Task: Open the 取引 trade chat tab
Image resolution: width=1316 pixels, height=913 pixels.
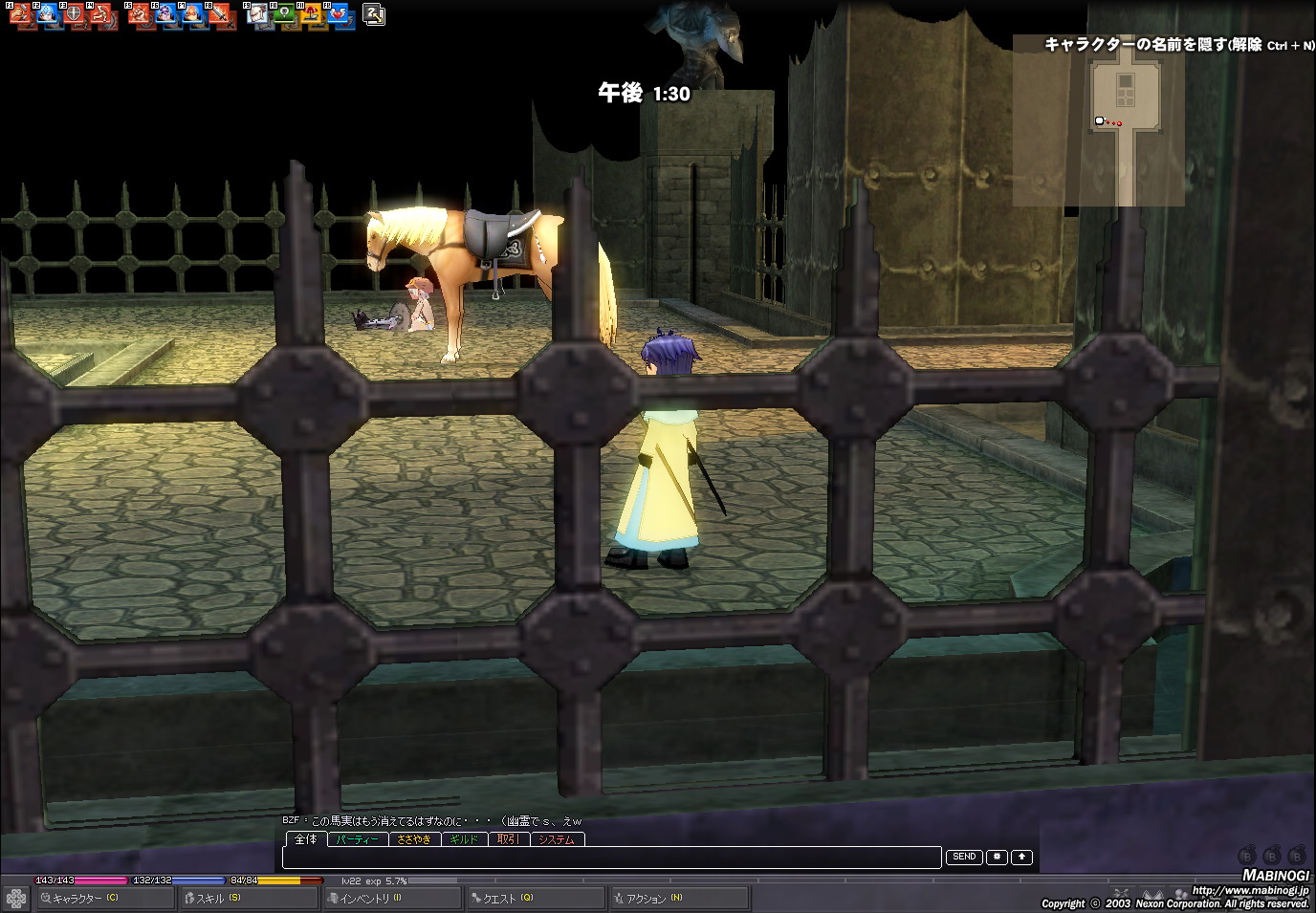Action: [x=509, y=839]
